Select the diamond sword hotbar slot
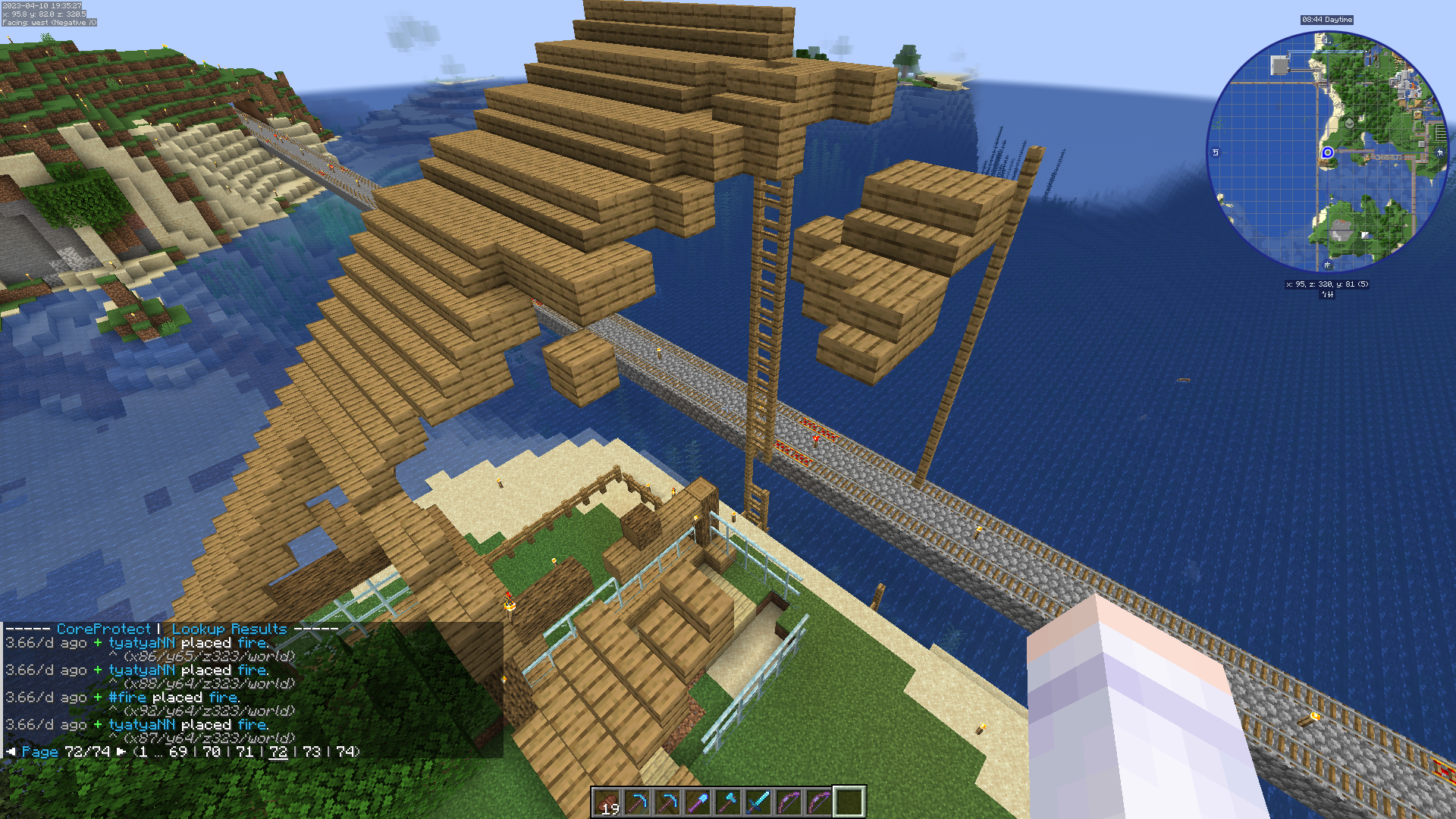 [758, 802]
